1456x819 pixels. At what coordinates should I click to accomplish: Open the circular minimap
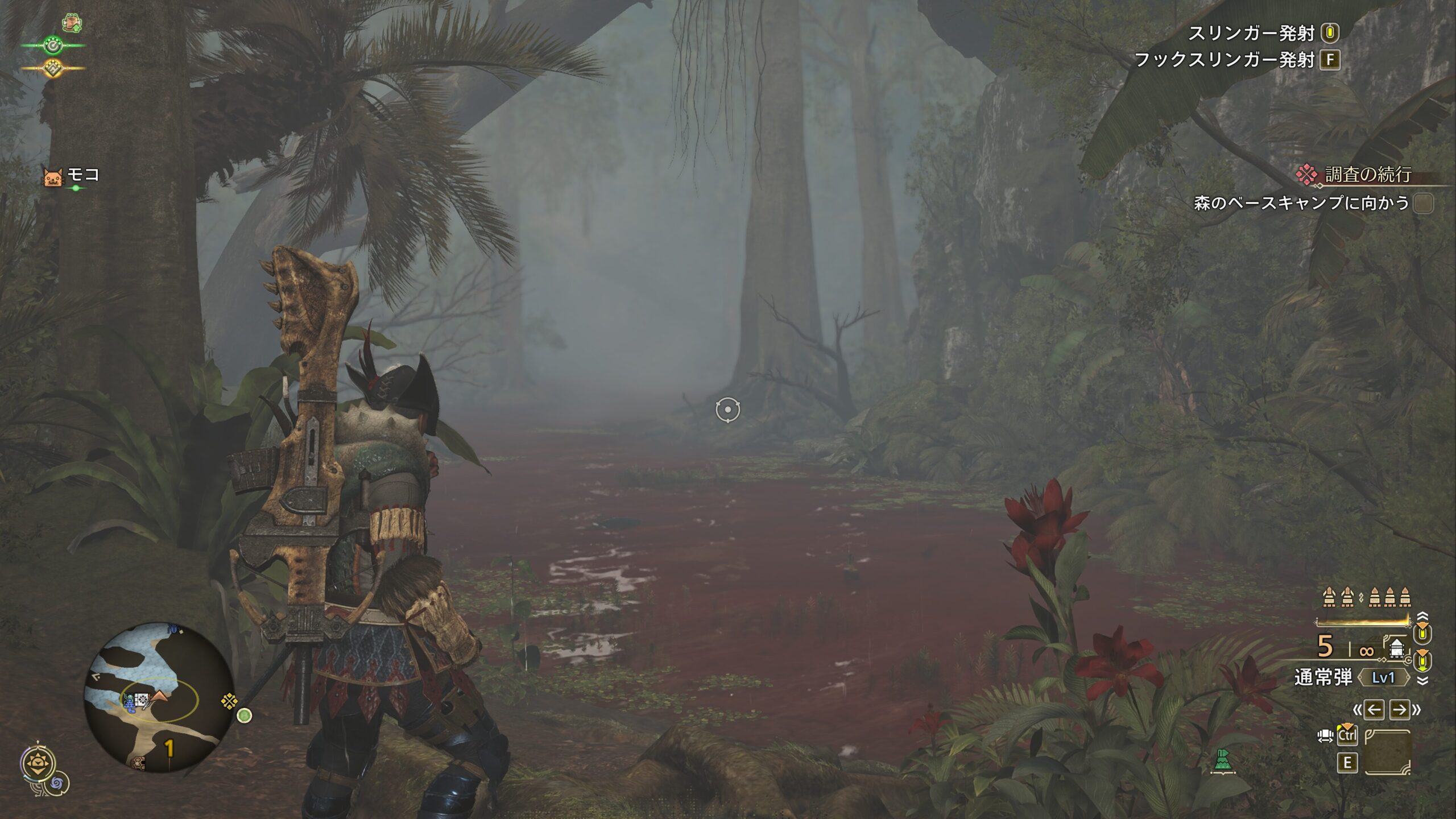coord(158,696)
